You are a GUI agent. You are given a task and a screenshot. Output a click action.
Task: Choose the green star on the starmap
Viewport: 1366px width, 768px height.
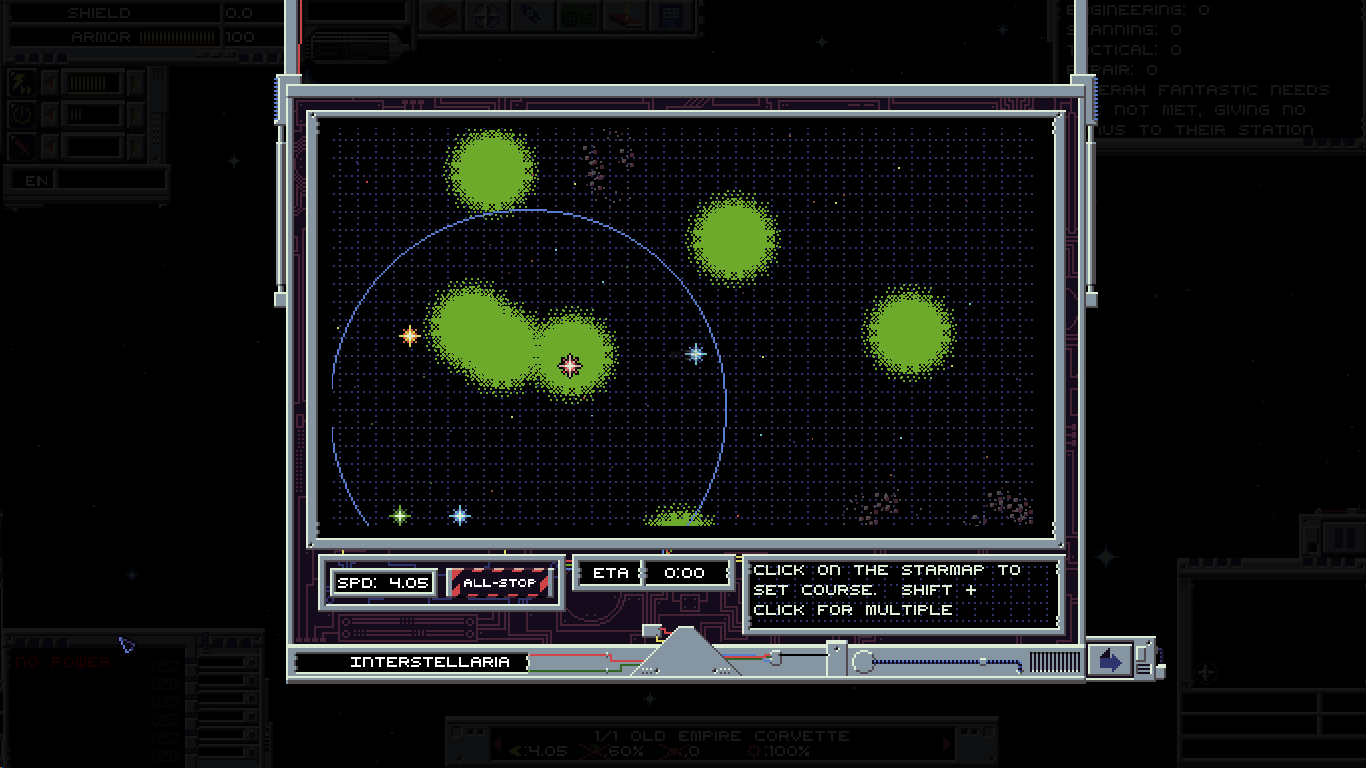pos(400,516)
